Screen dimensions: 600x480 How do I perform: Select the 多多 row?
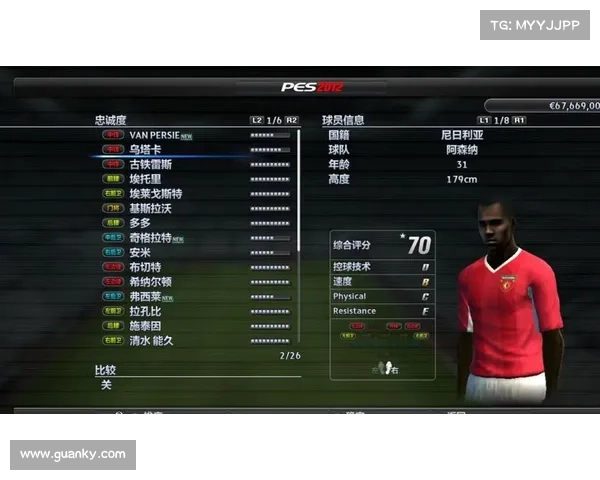(x=140, y=223)
